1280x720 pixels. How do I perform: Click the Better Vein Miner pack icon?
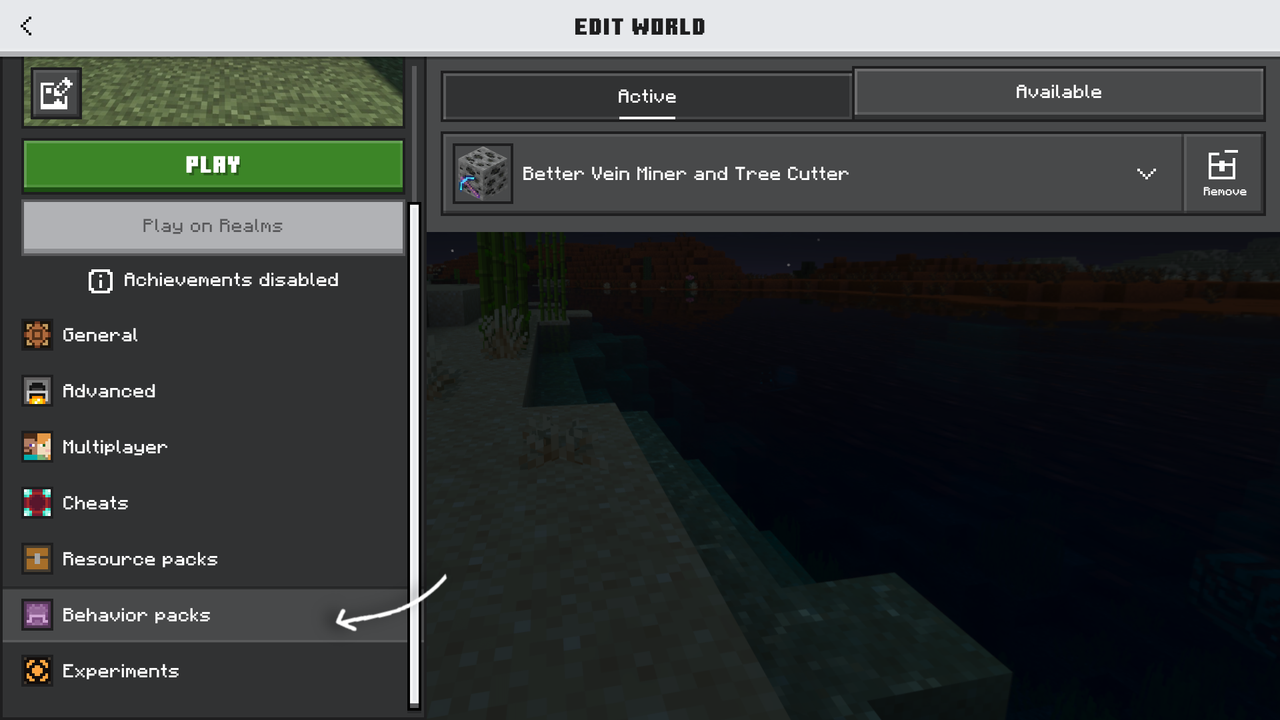click(x=482, y=173)
